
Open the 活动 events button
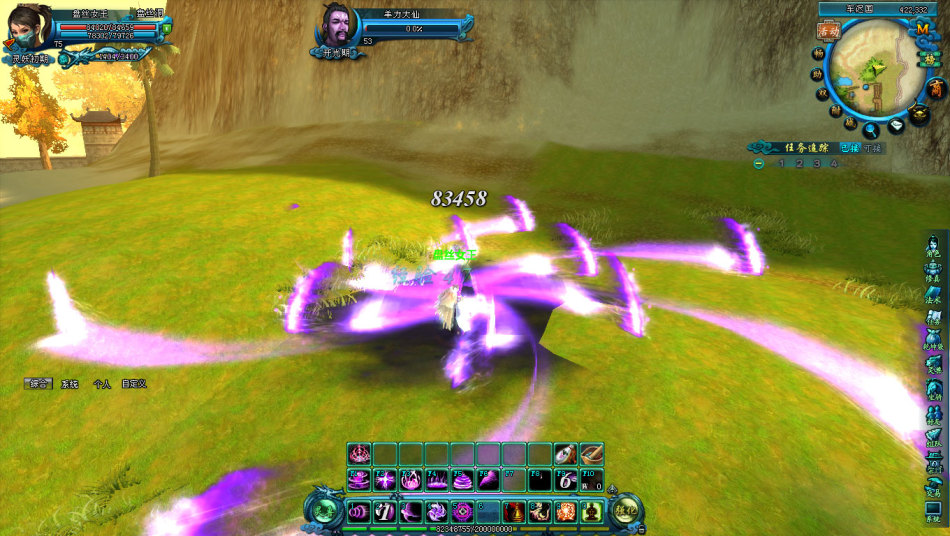pyautogui.click(x=827, y=31)
